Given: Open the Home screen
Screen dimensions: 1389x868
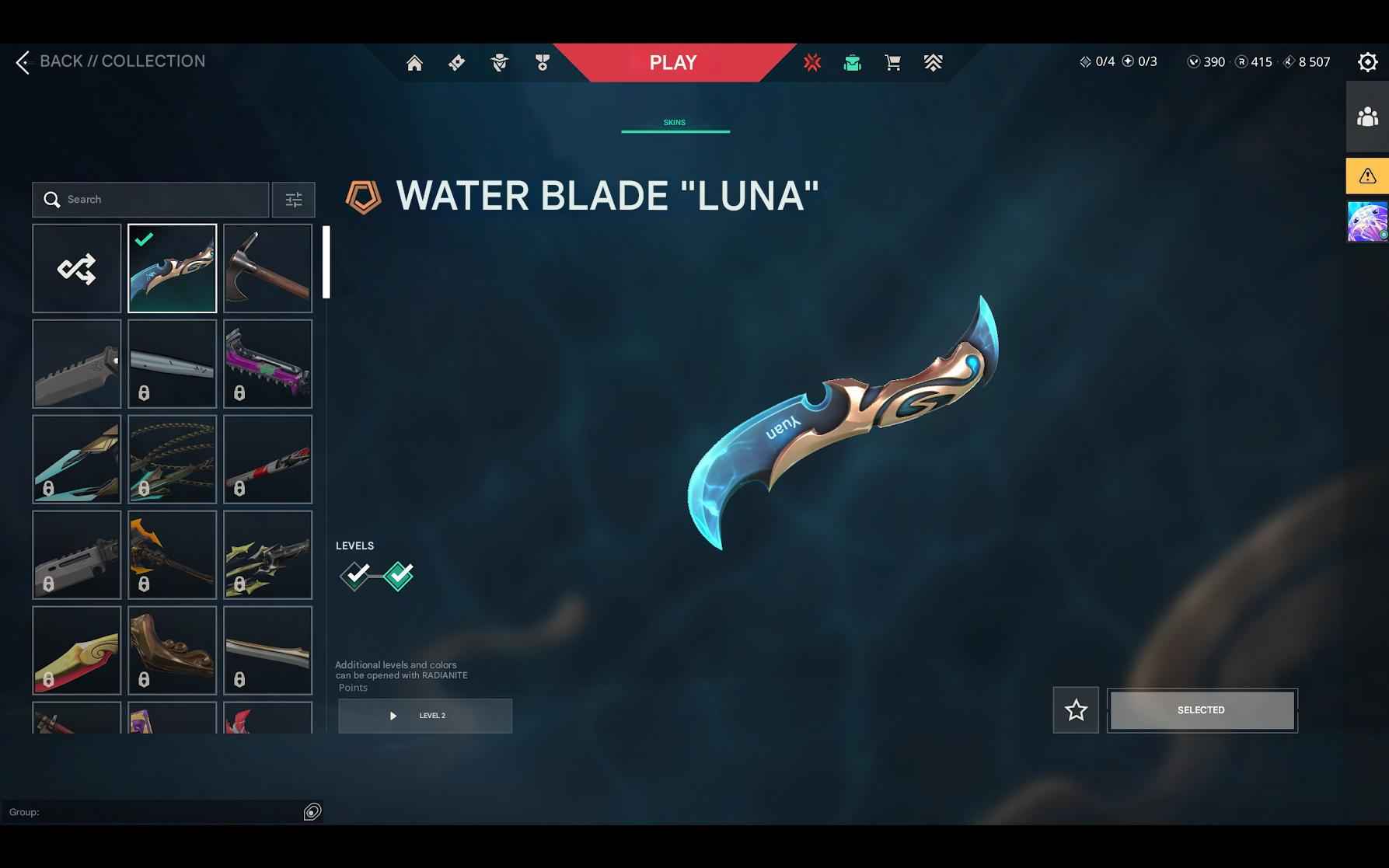Looking at the screenshot, I should point(414,62).
